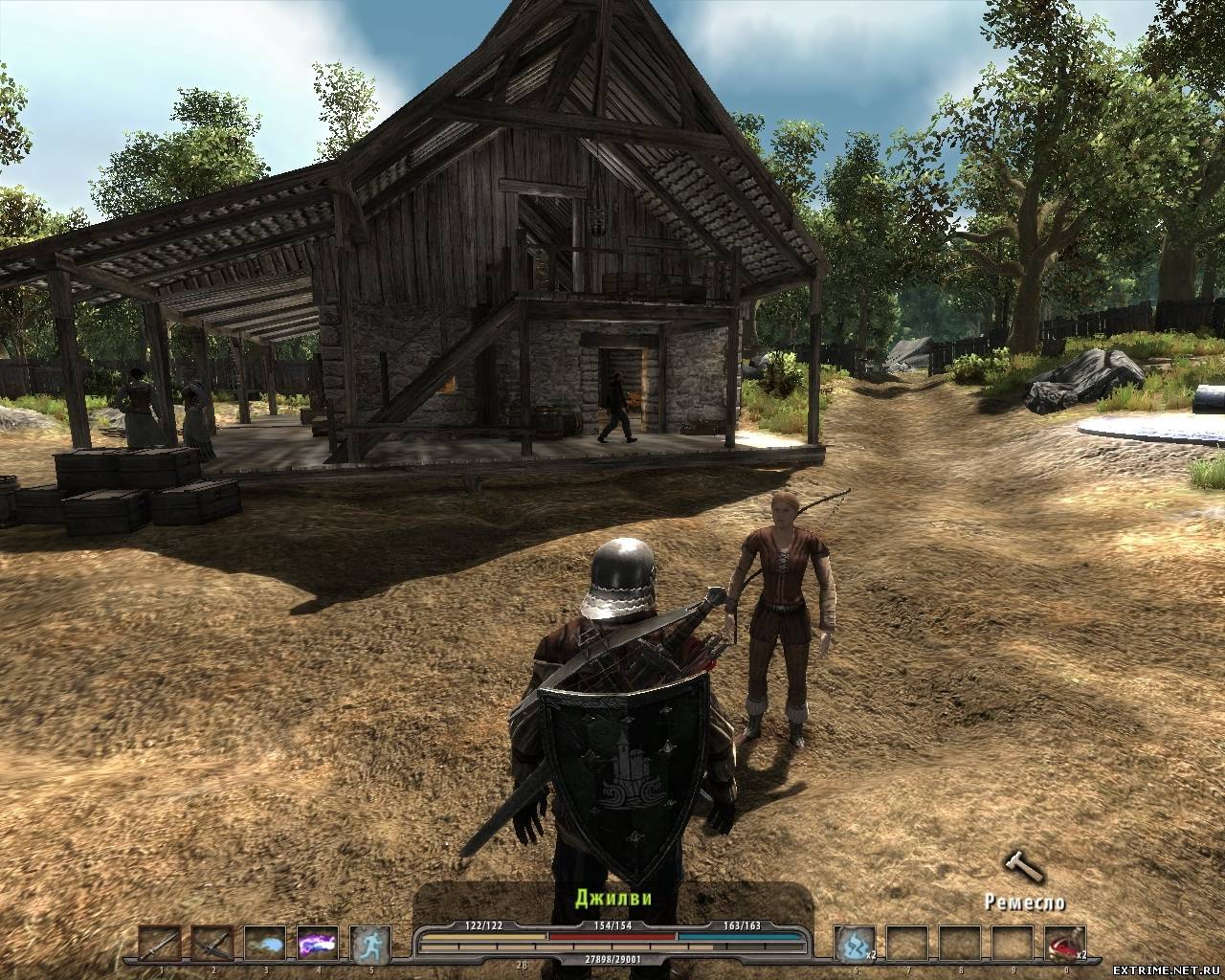Image resolution: width=1225 pixels, height=980 pixels.
Task: Use the blue flame rune stone
Action: pos(854,944)
